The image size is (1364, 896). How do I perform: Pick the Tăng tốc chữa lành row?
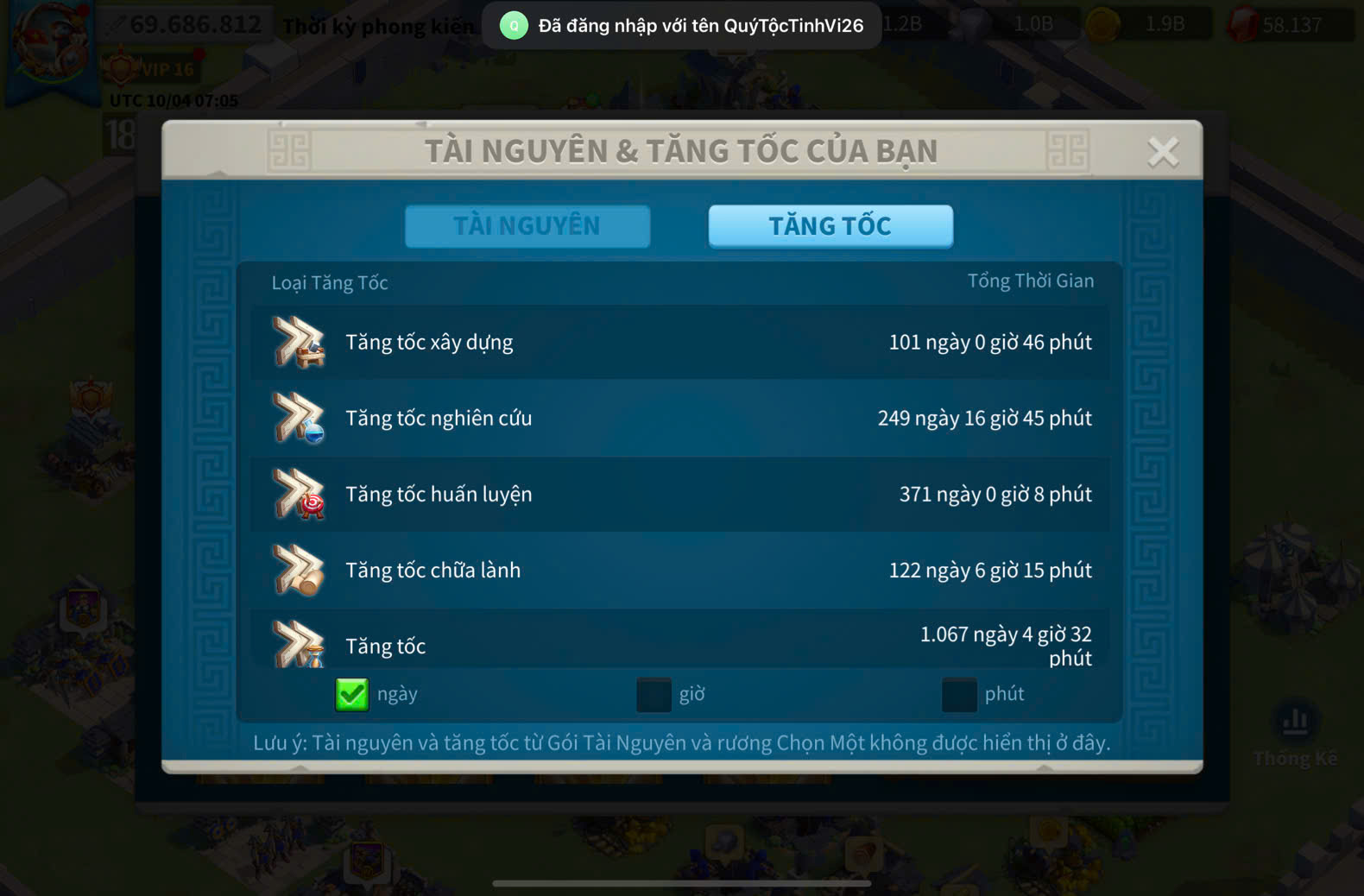680,571
